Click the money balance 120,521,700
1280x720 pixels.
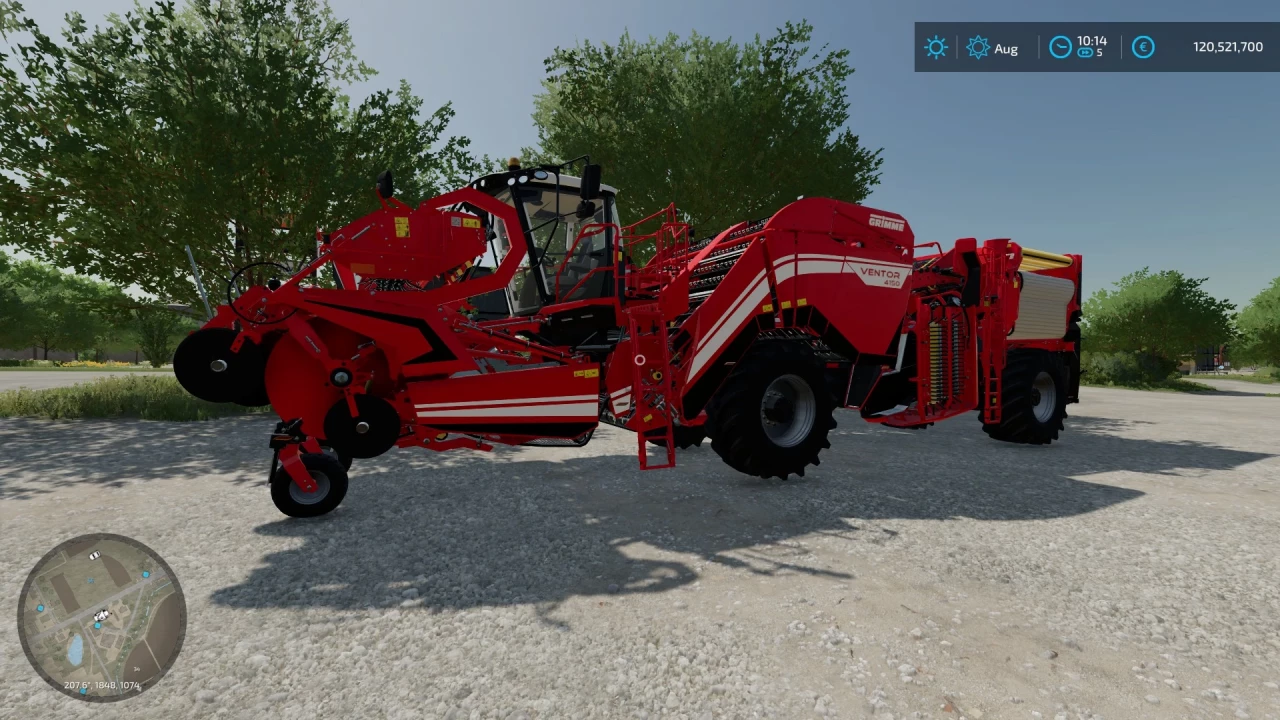[x=1228, y=46]
